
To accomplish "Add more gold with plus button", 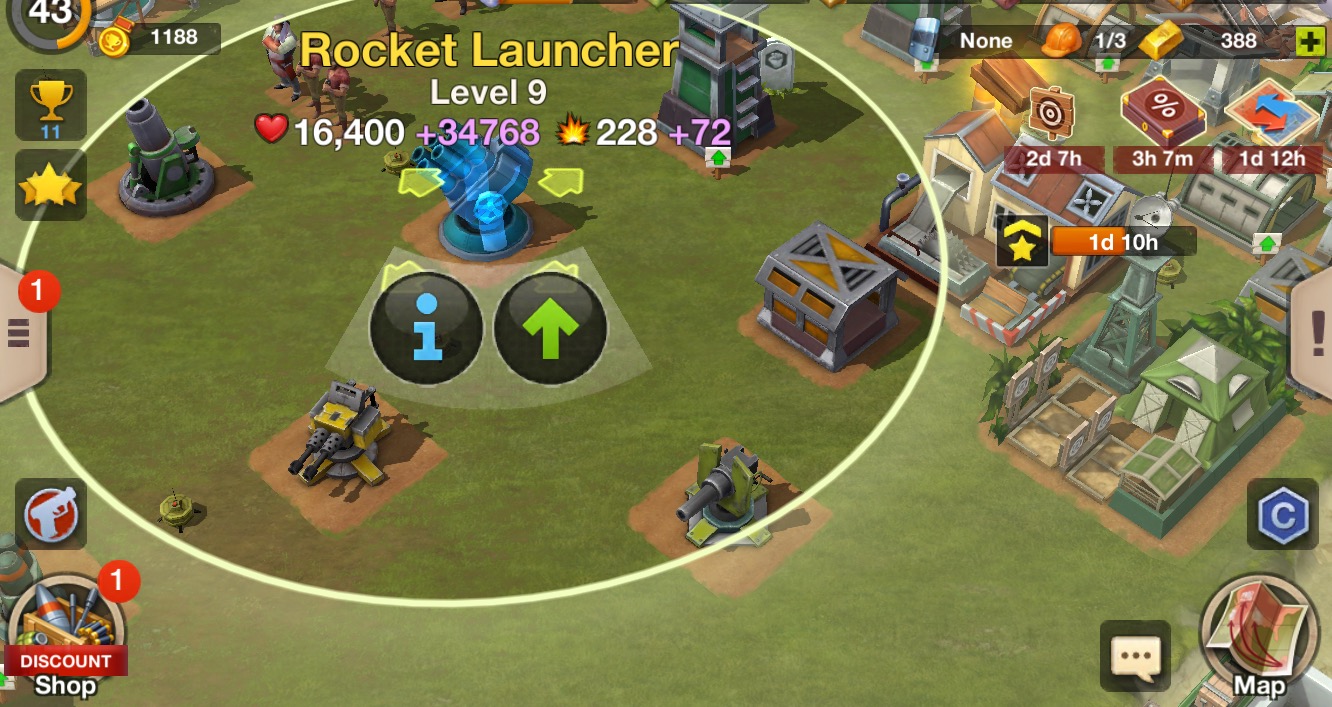I will pos(1308,41).
